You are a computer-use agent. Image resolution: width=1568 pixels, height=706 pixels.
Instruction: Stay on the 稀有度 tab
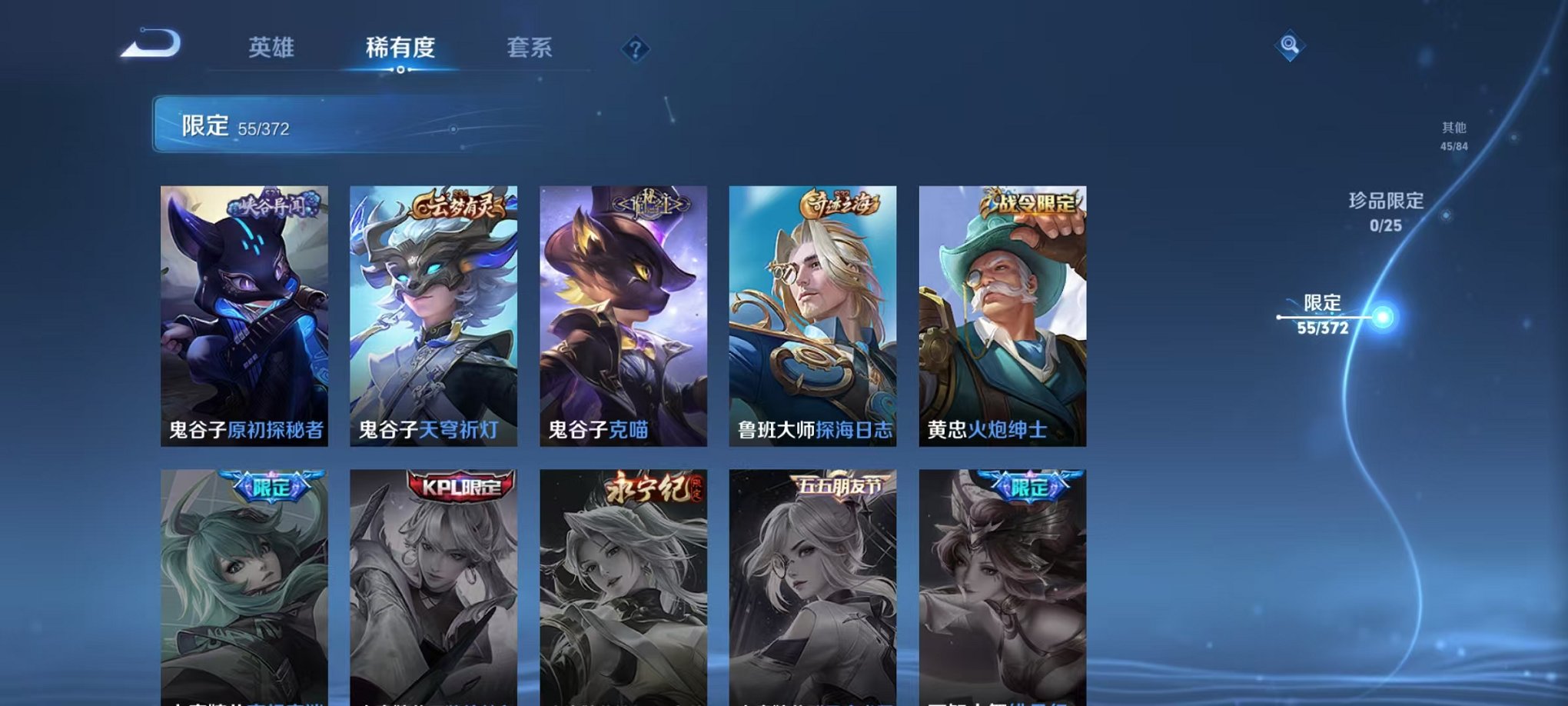coord(400,48)
